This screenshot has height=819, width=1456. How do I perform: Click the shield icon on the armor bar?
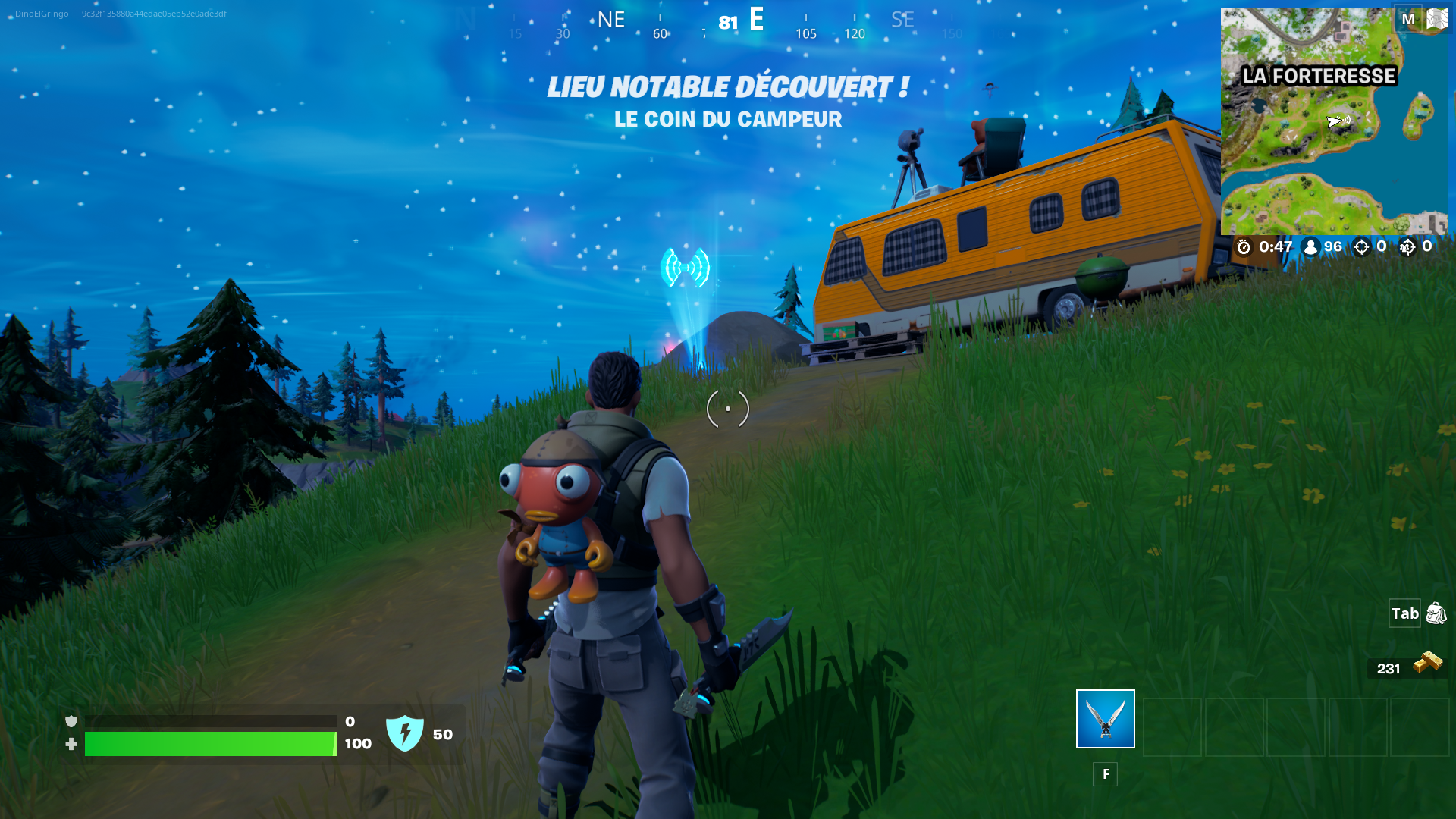pyautogui.click(x=71, y=720)
